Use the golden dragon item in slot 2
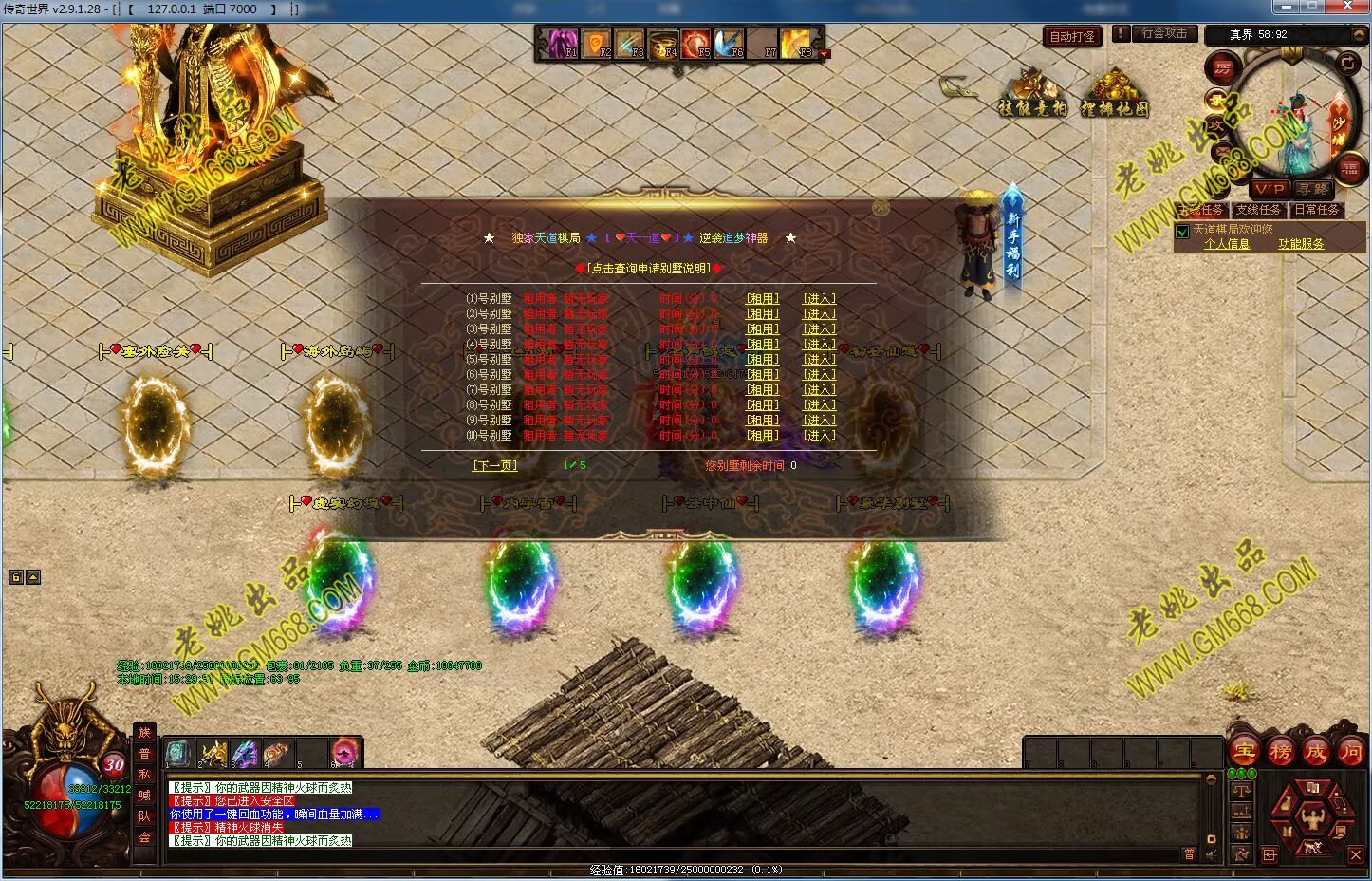 [213, 754]
